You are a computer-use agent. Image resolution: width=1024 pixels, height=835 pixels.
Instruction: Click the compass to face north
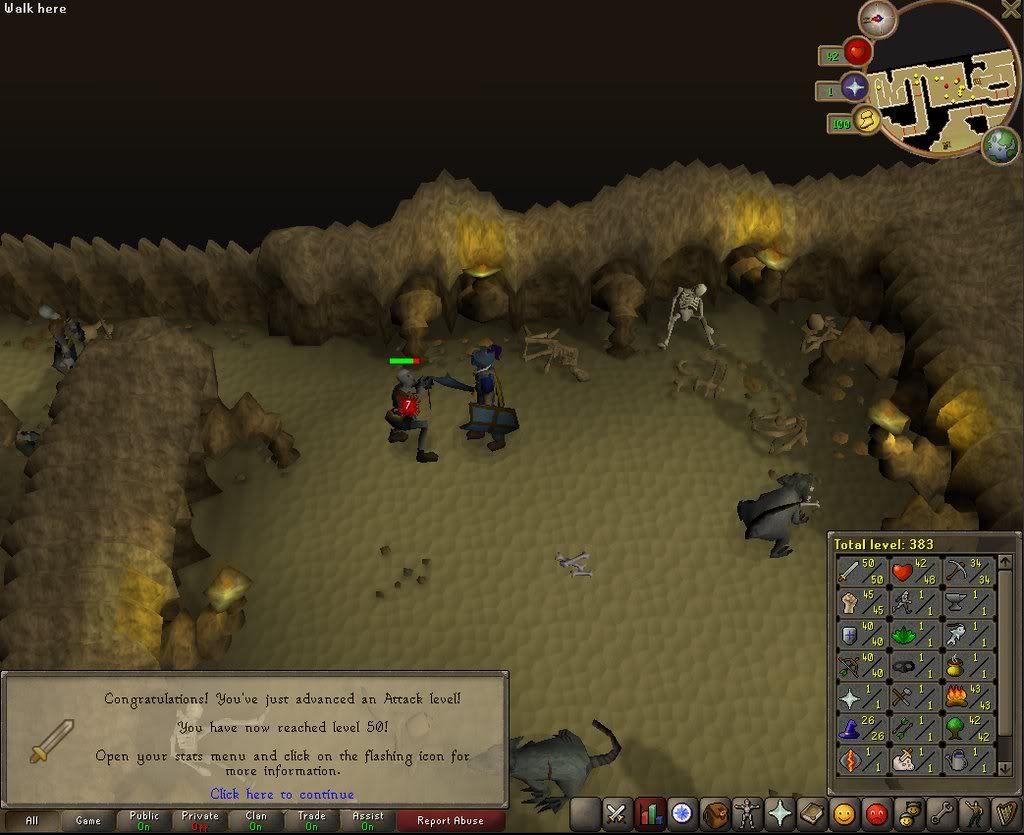point(877,18)
